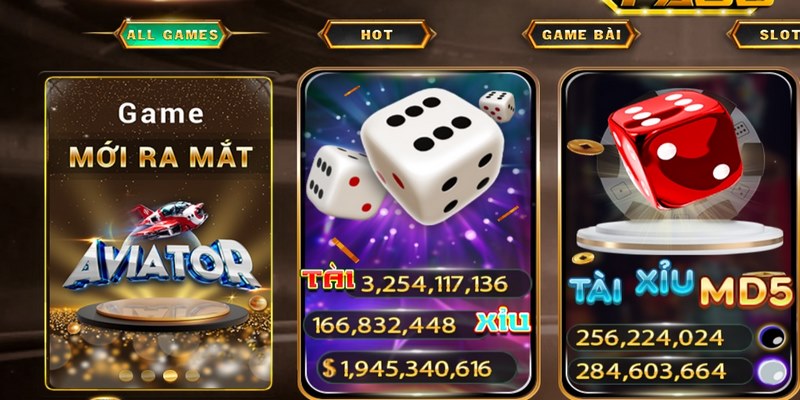Open the HOT games tab
Viewport: 800px width, 400px height.
pyautogui.click(x=377, y=35)
